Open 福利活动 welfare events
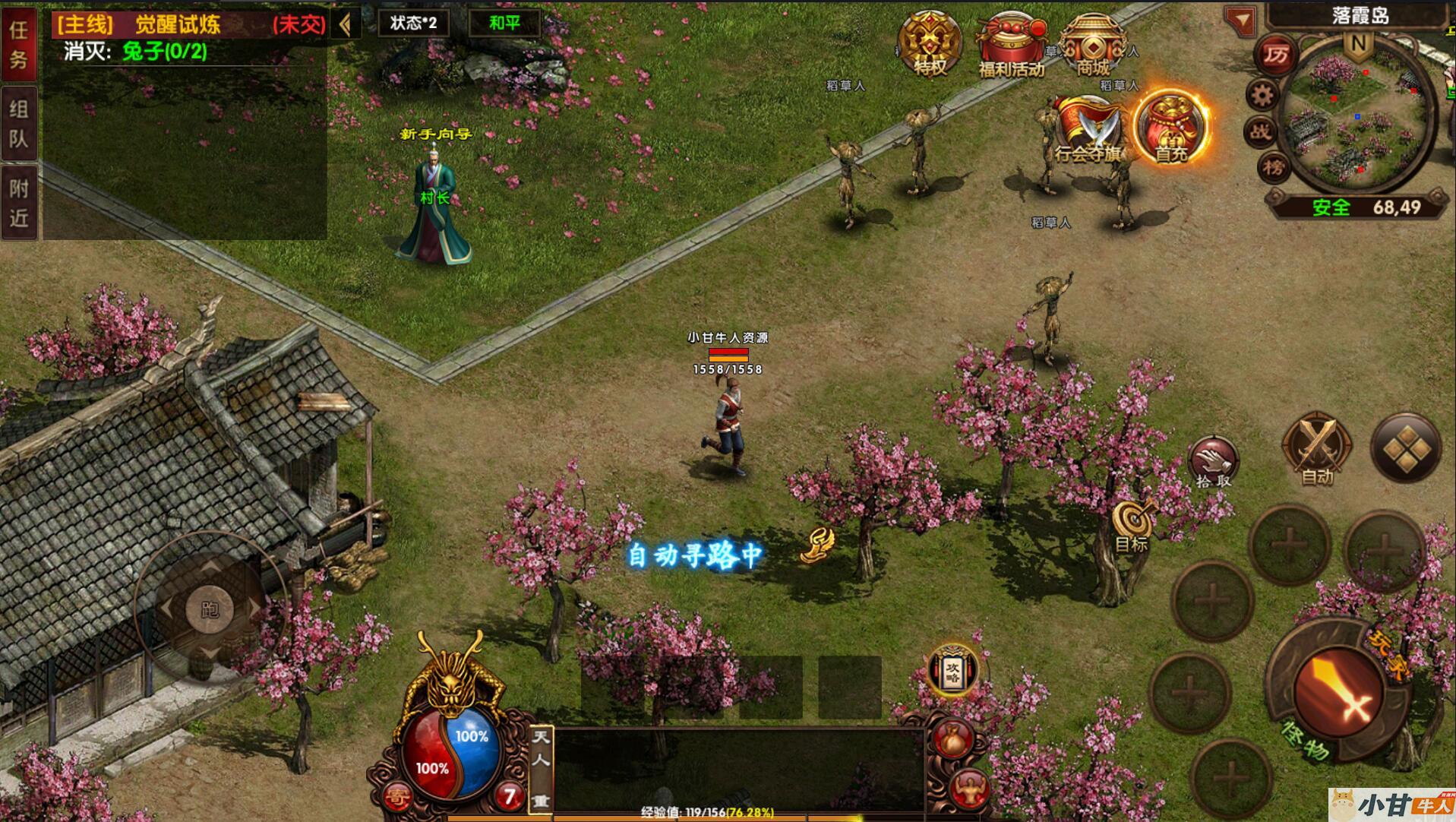Viewport: 1456px width, 822px height. click(1011, 46)
